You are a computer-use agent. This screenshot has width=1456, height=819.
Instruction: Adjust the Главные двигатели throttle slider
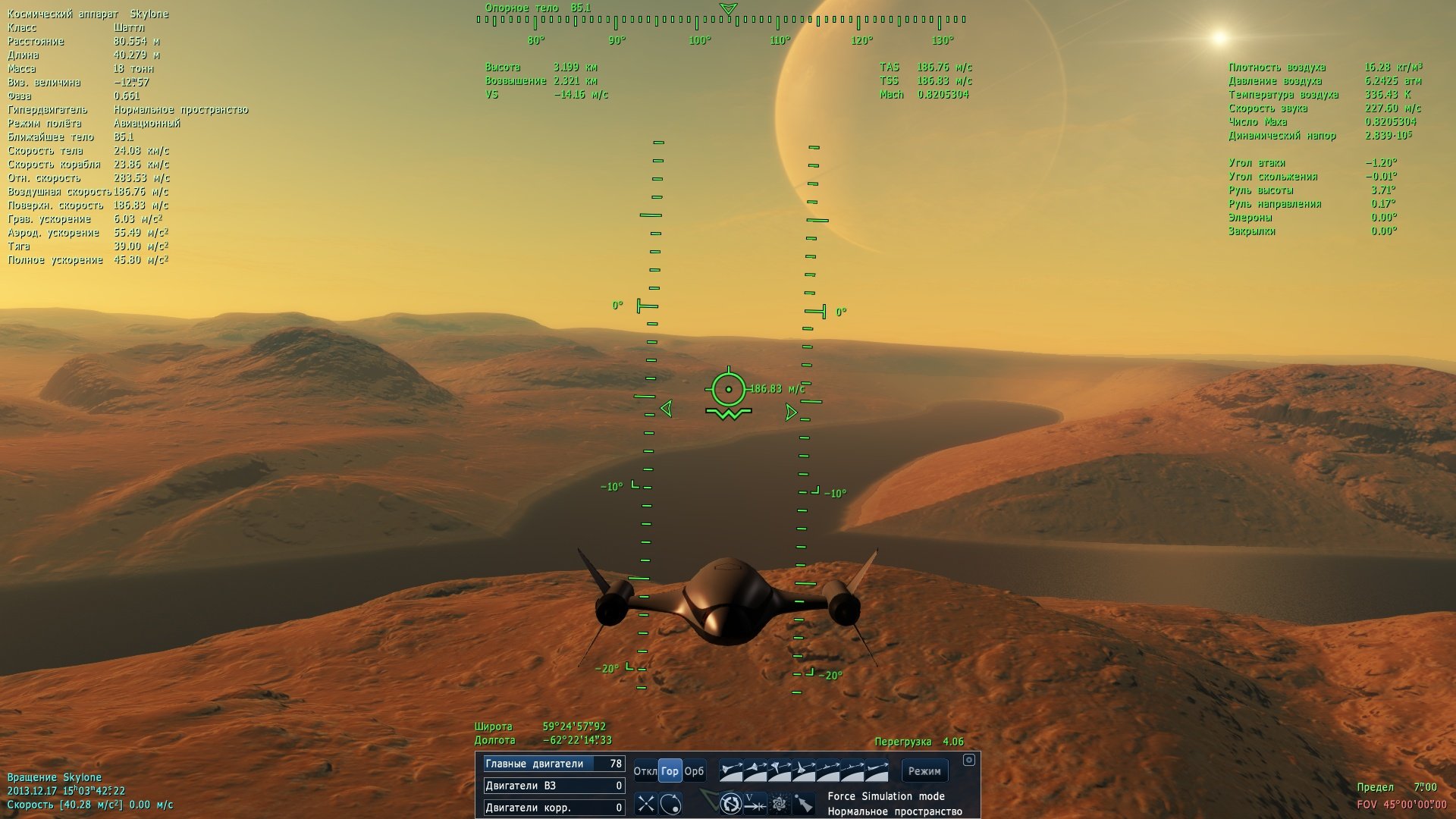(x=554, y=764)
